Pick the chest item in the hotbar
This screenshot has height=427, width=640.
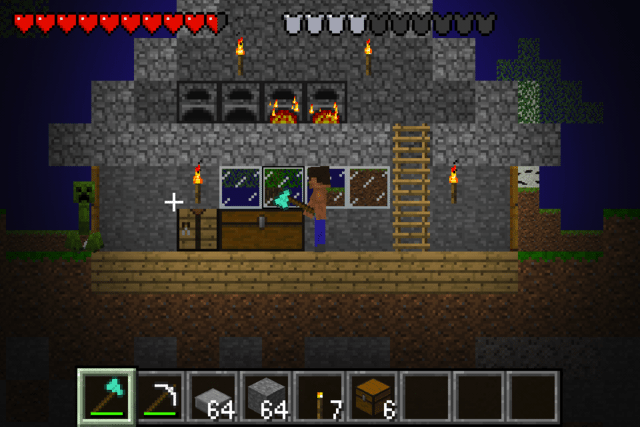pyautogui.click(x=372, y=397)
